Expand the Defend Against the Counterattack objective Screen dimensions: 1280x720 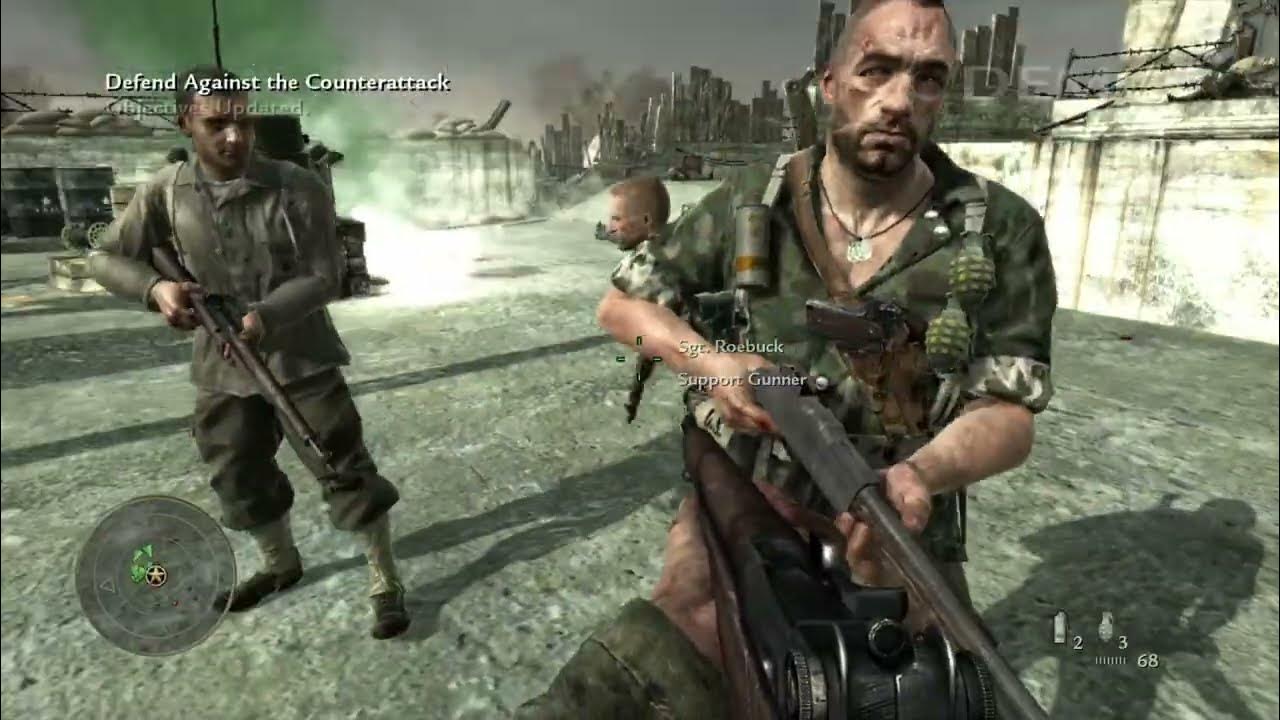(x=280, y=86)
